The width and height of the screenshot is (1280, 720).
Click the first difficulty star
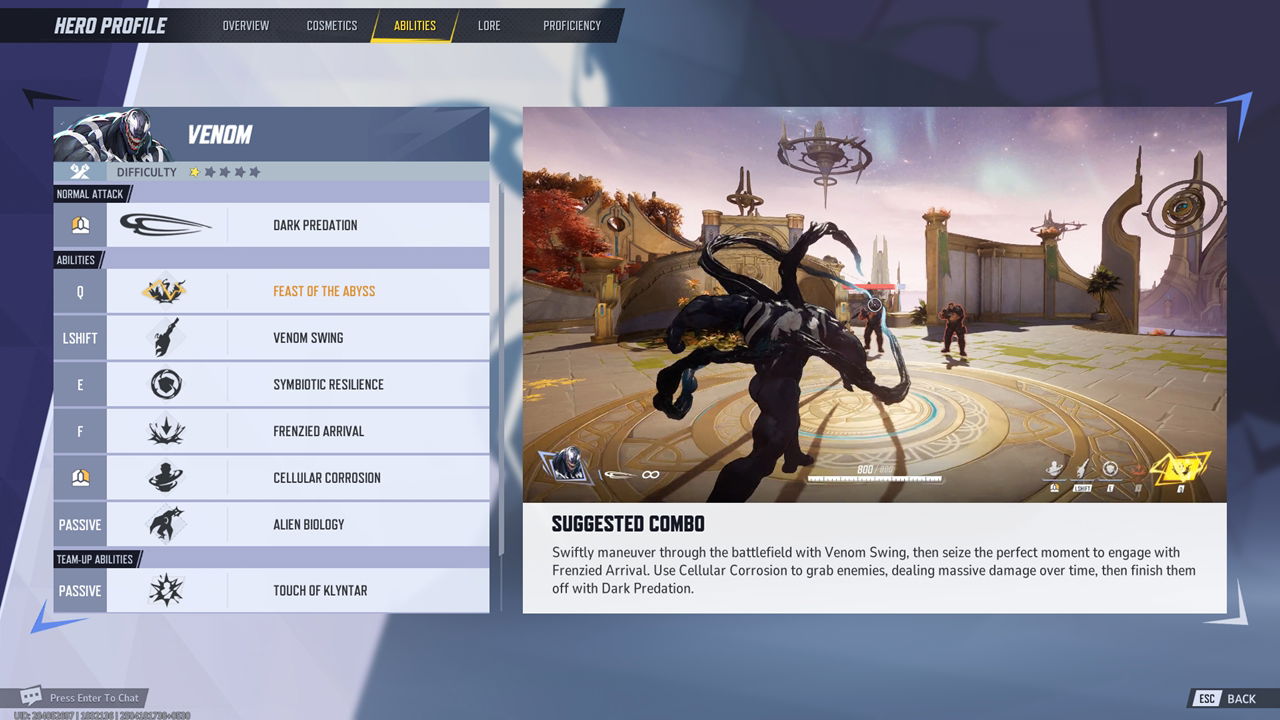pos(197,171)
